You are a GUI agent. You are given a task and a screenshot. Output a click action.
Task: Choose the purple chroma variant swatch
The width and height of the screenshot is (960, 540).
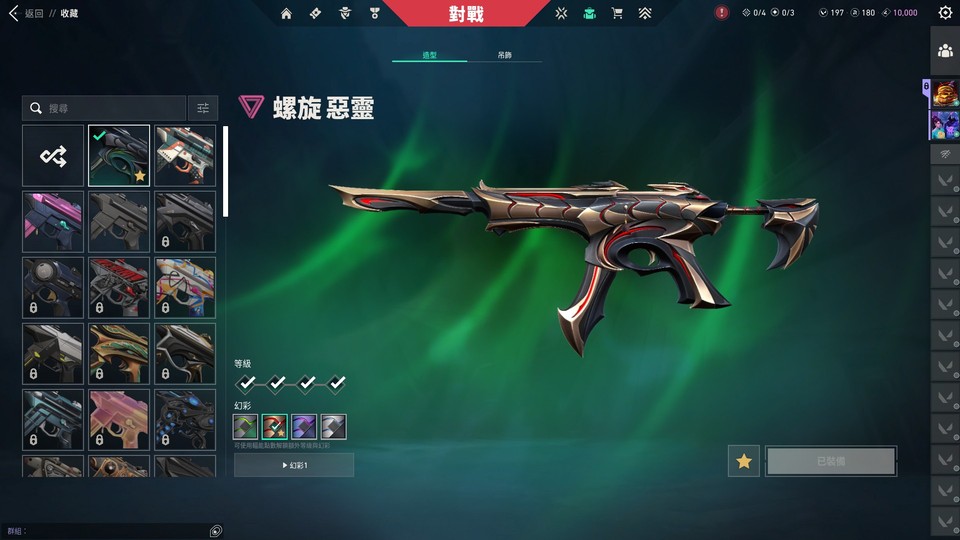304,427
